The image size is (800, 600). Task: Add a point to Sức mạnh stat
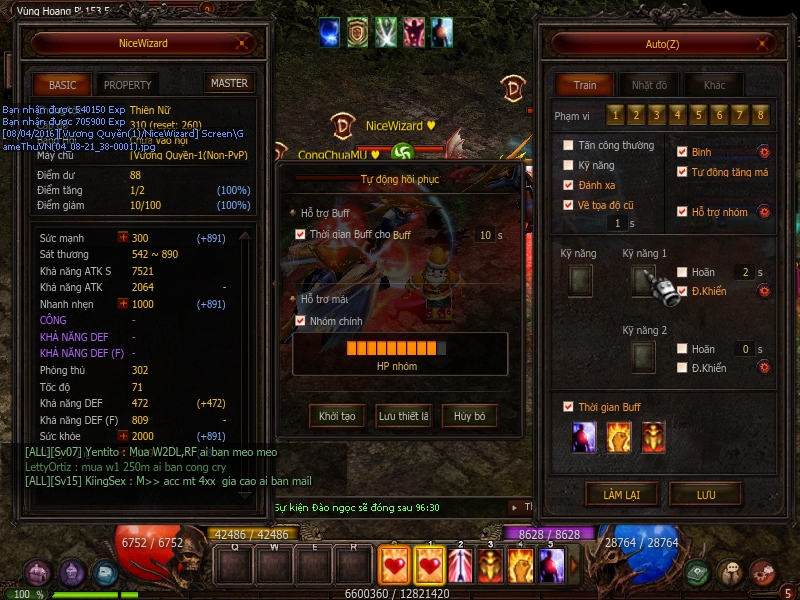click(x=123, y=238)
